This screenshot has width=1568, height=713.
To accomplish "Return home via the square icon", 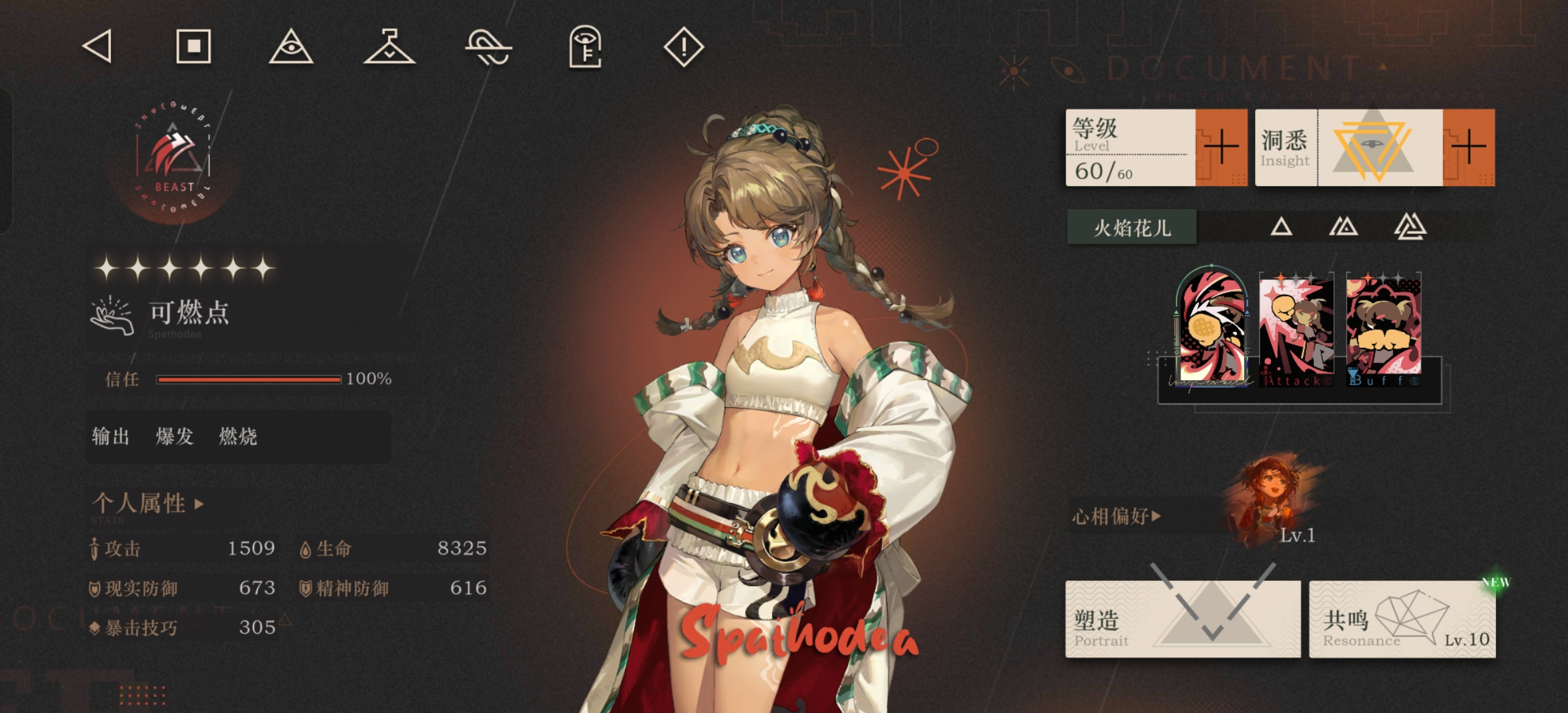I will coord(193,47).
